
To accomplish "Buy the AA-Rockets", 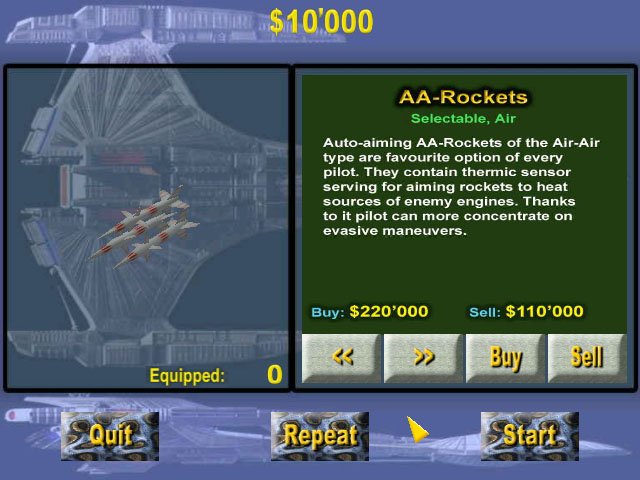I will pyautogui.click(x=506, y=358).
